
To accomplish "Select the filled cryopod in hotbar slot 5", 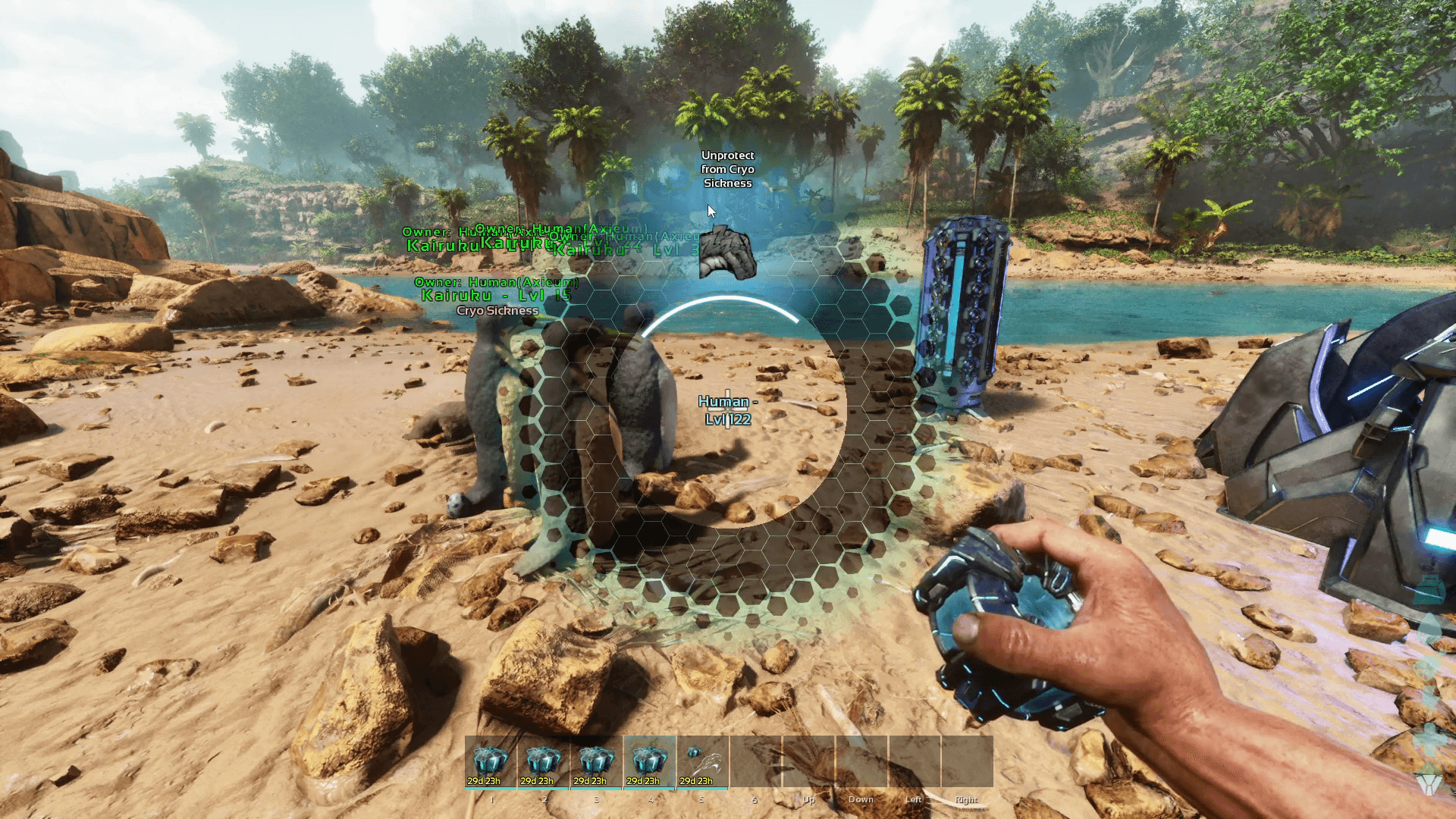I will tap(703, 761).
